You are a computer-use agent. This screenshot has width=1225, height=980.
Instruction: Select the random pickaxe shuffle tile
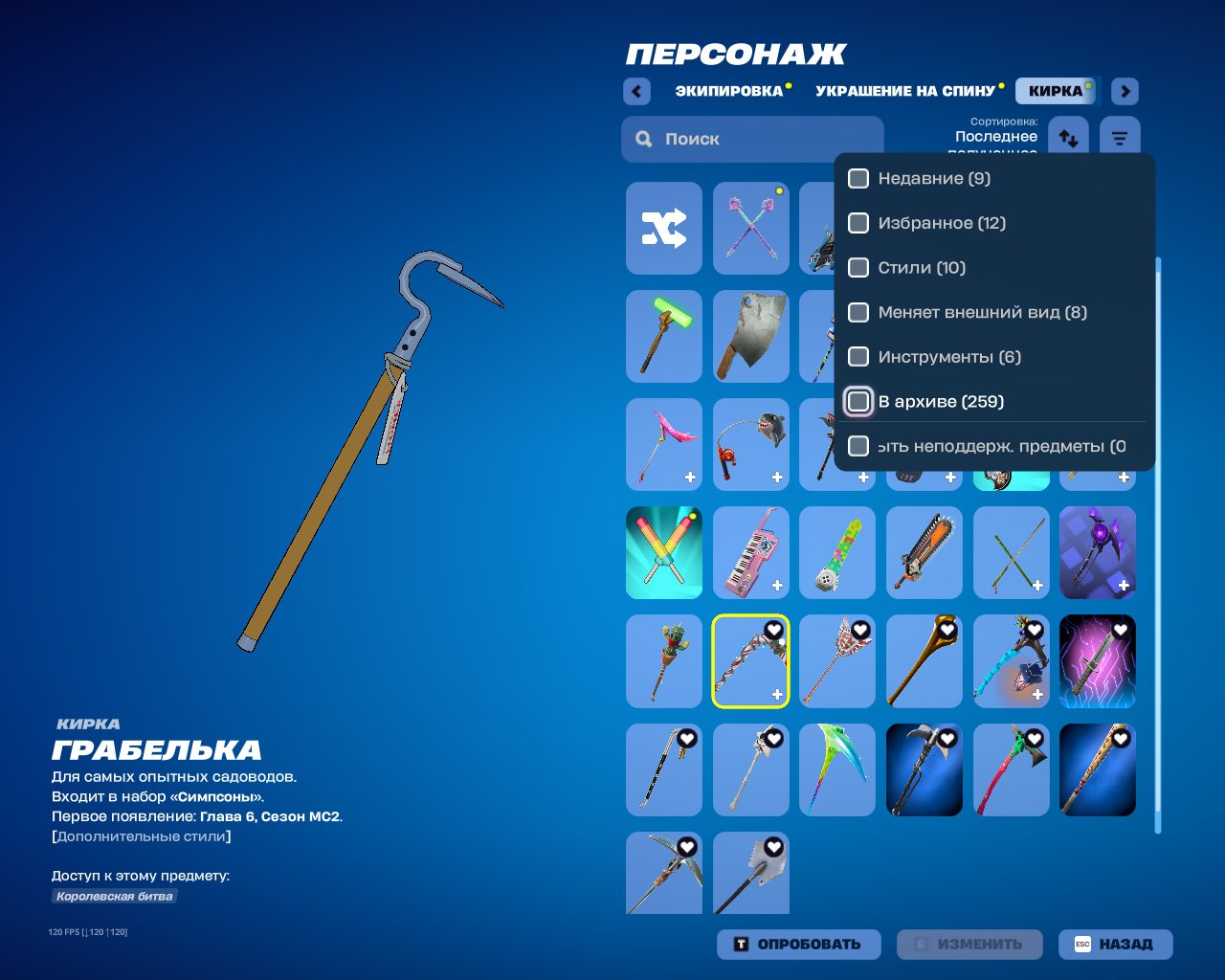click(664, 228)
